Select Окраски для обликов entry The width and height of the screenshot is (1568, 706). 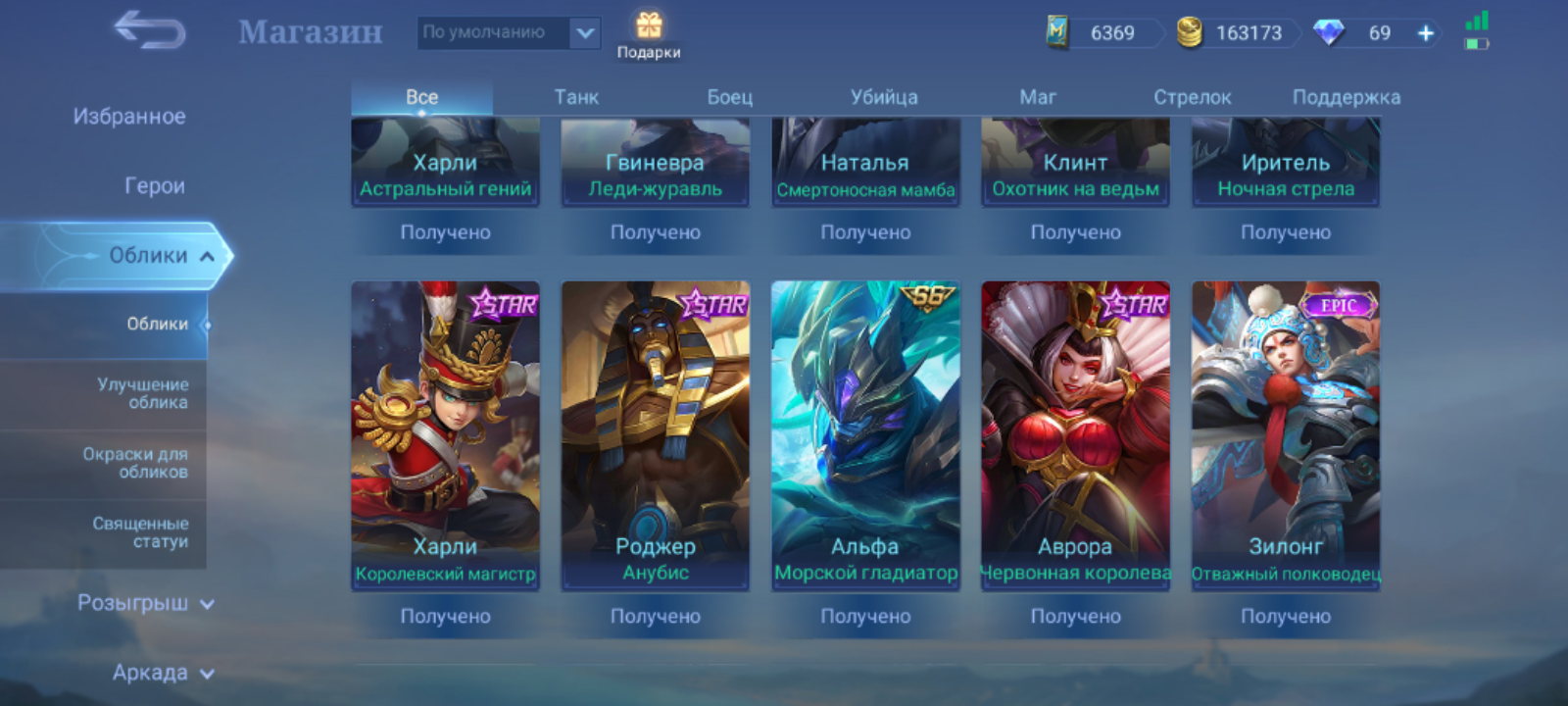pos(135,463)
